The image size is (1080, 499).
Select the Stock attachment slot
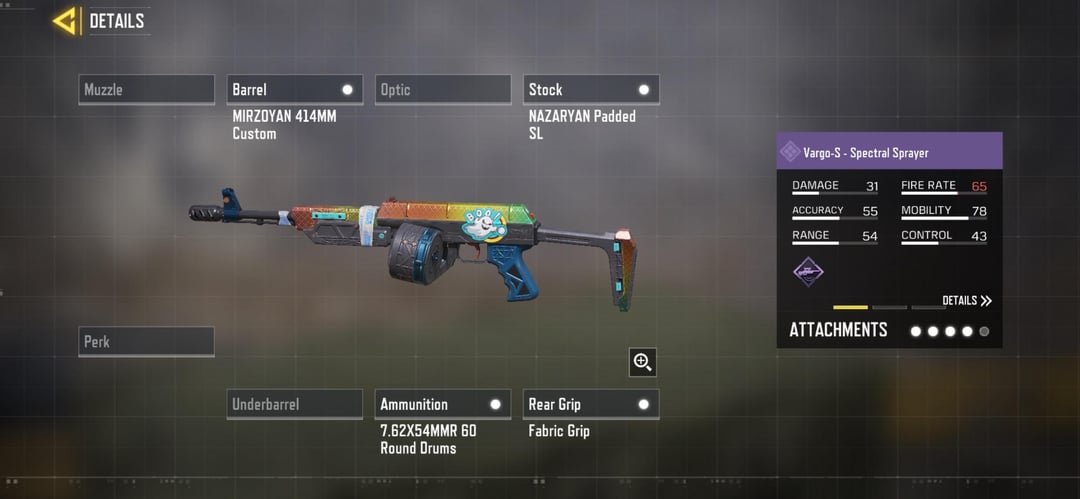tap(590, 90)
